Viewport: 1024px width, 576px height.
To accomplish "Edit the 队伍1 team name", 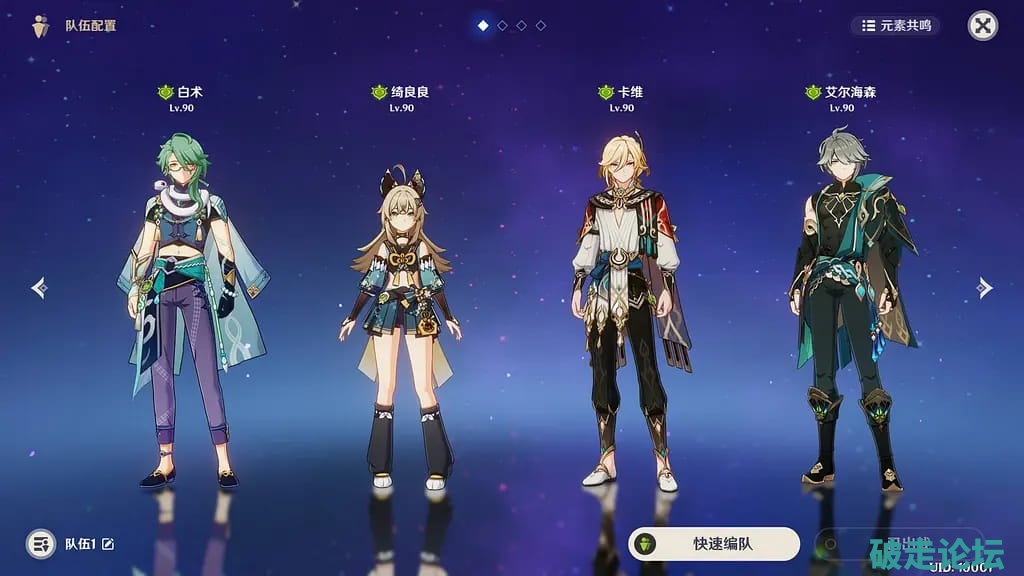I will (108, 544).
